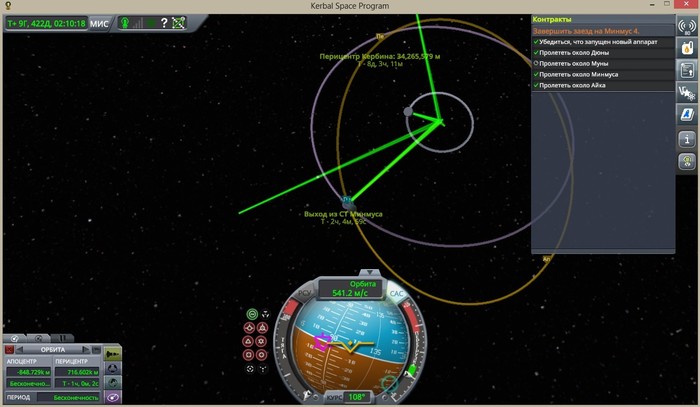Open the delta-V cursor tool button

coord(688,93)
